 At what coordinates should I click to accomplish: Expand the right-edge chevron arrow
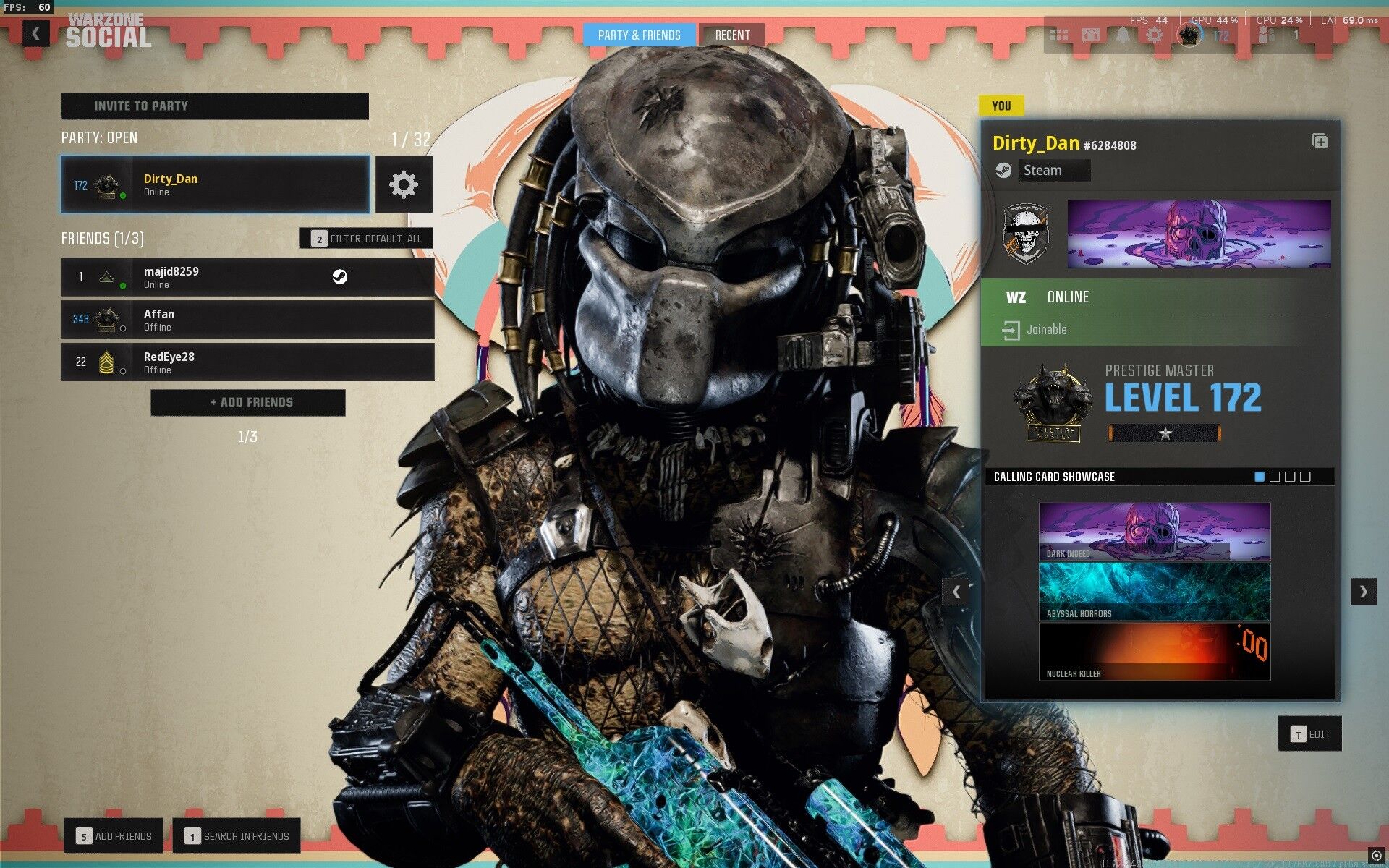[1364, 591]
